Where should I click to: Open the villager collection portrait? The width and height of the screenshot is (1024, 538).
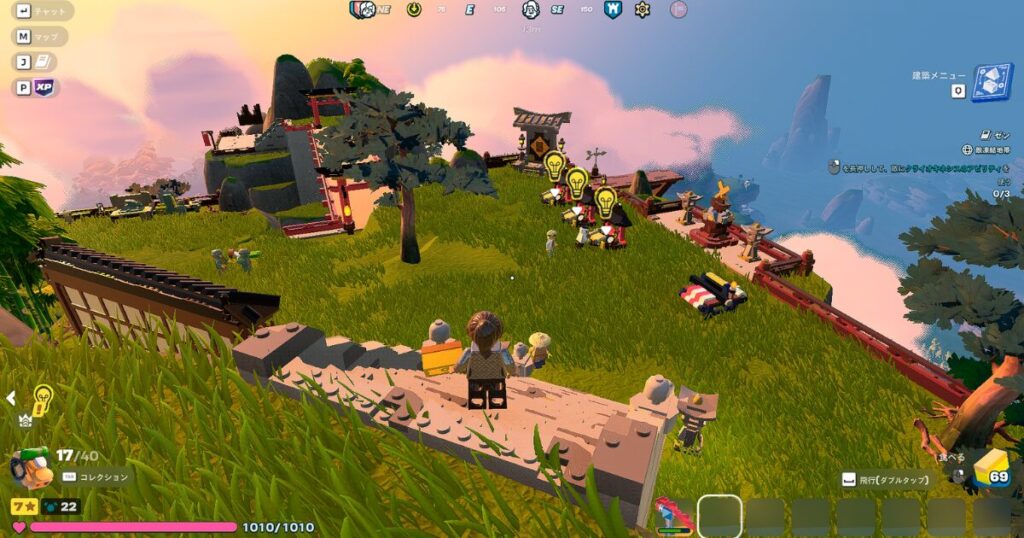pyautogui.click(x=30, y=465)
